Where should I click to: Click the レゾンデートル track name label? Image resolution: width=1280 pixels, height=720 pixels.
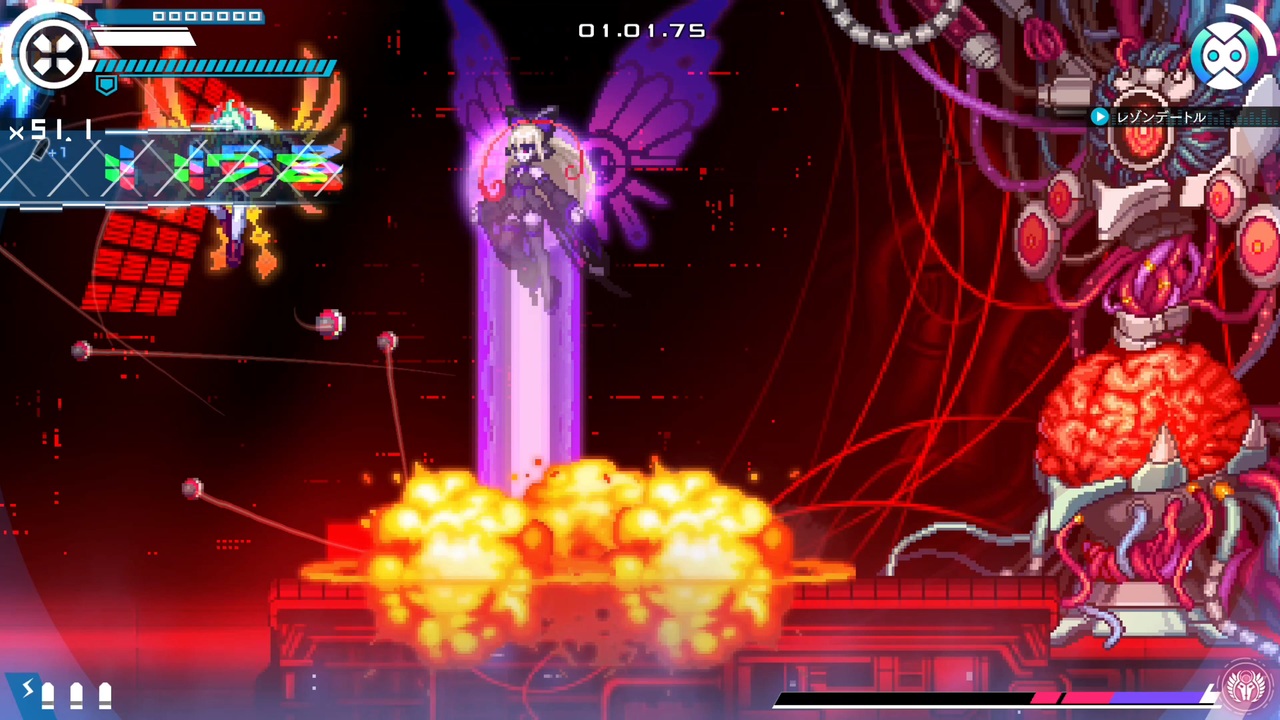coord(1160,118)
